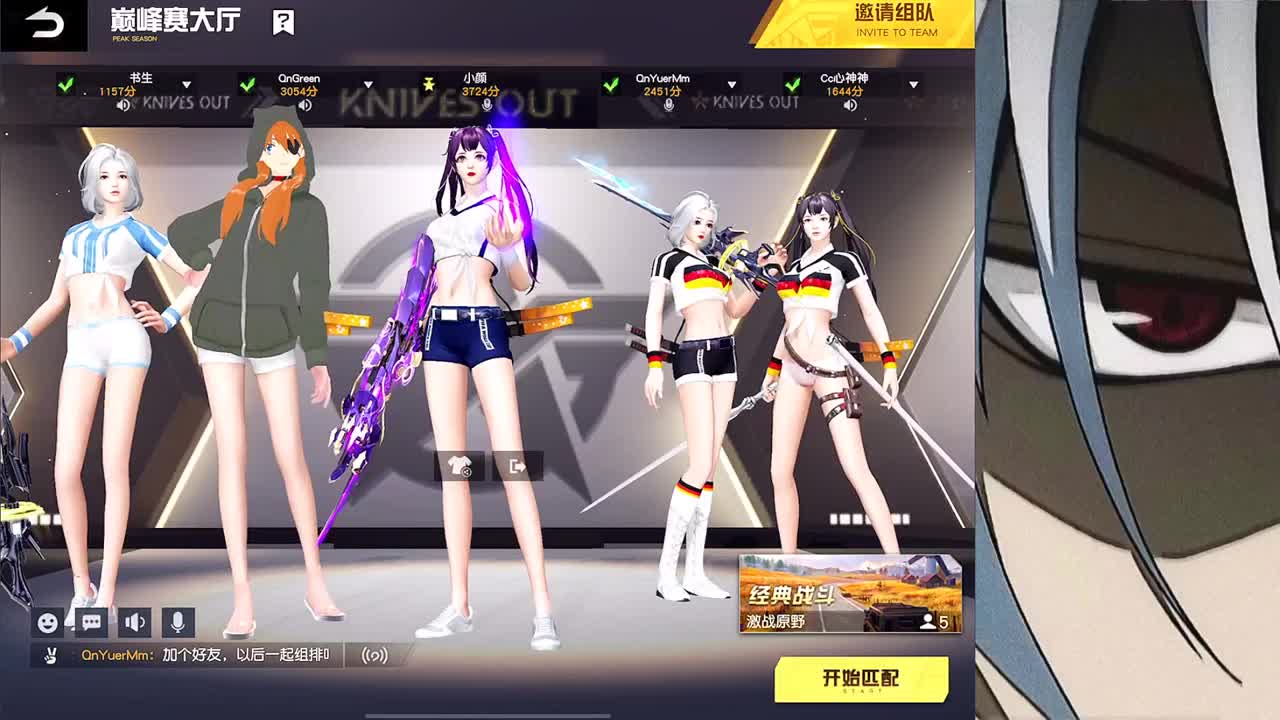The image size is (1280, 720).
Task: Toggle the speaker mute icon in the chat bar
Action: (x=133, y=623)
